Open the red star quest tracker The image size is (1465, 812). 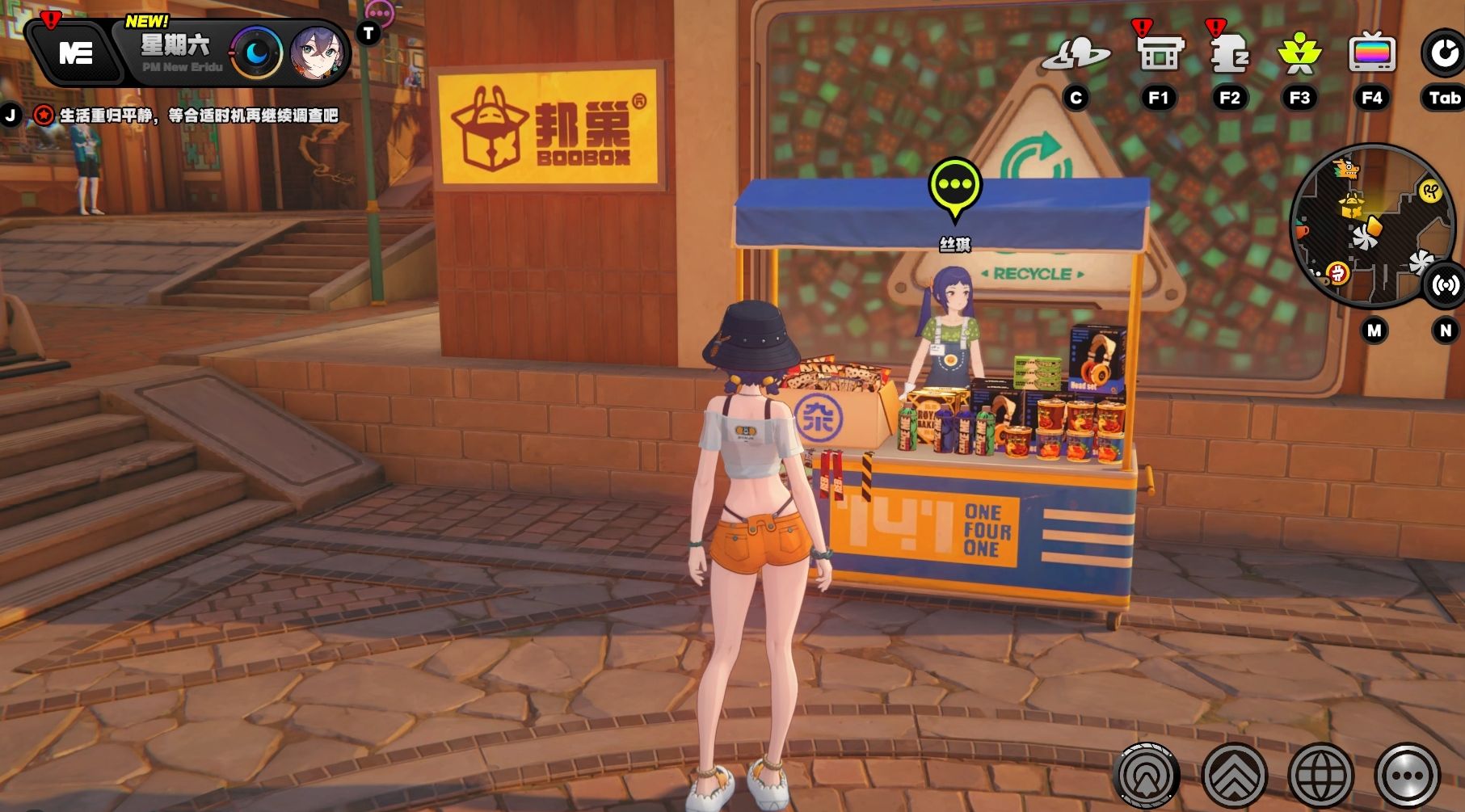click(x=44, y=116)
